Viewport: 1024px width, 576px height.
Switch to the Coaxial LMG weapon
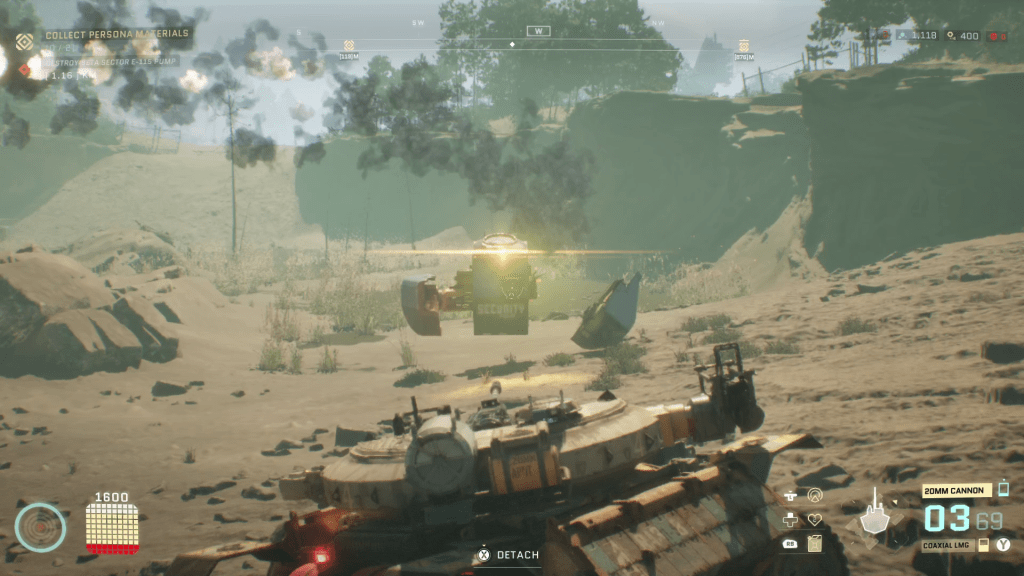[947, 544]
